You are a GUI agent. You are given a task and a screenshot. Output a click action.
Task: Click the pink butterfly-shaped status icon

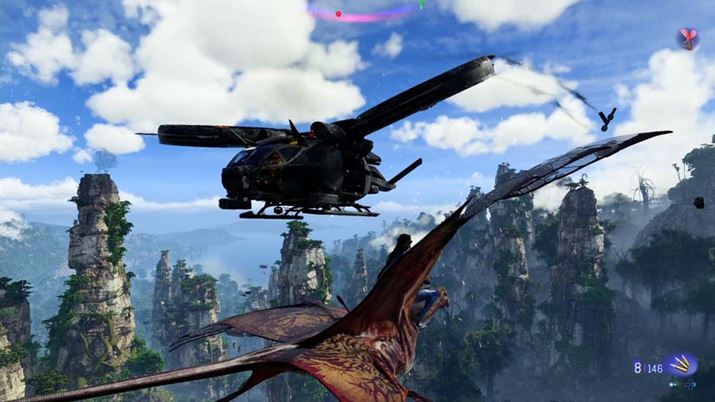point(688,38)
